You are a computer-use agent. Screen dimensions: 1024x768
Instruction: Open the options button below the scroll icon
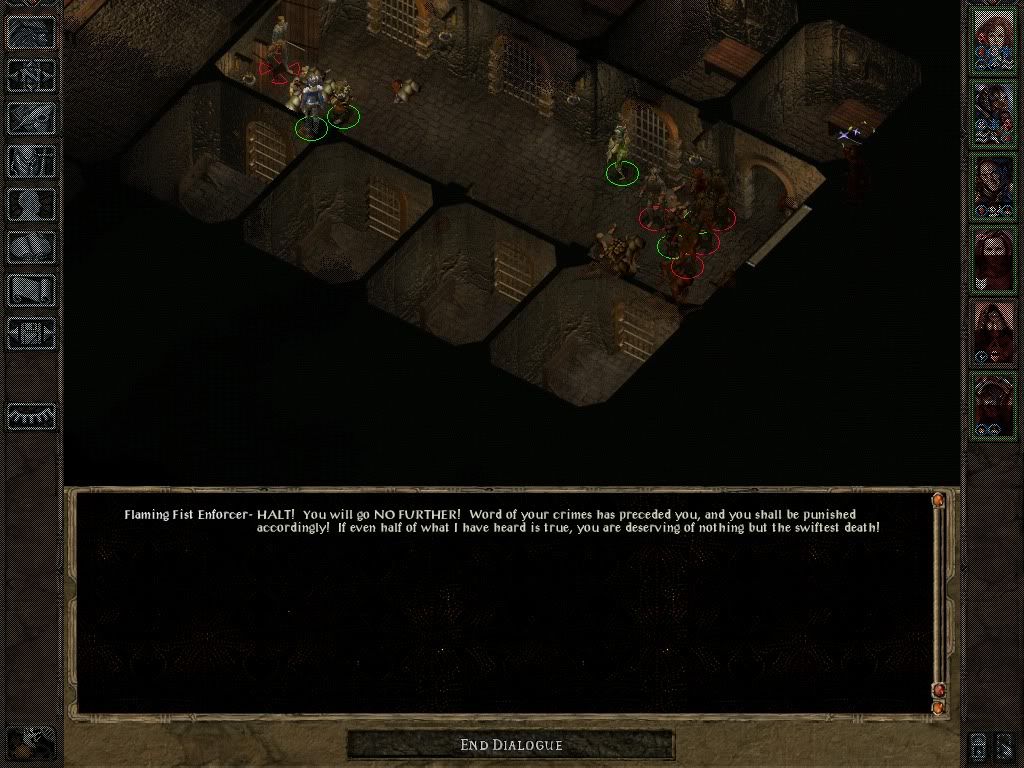click(x=32, y=332)
